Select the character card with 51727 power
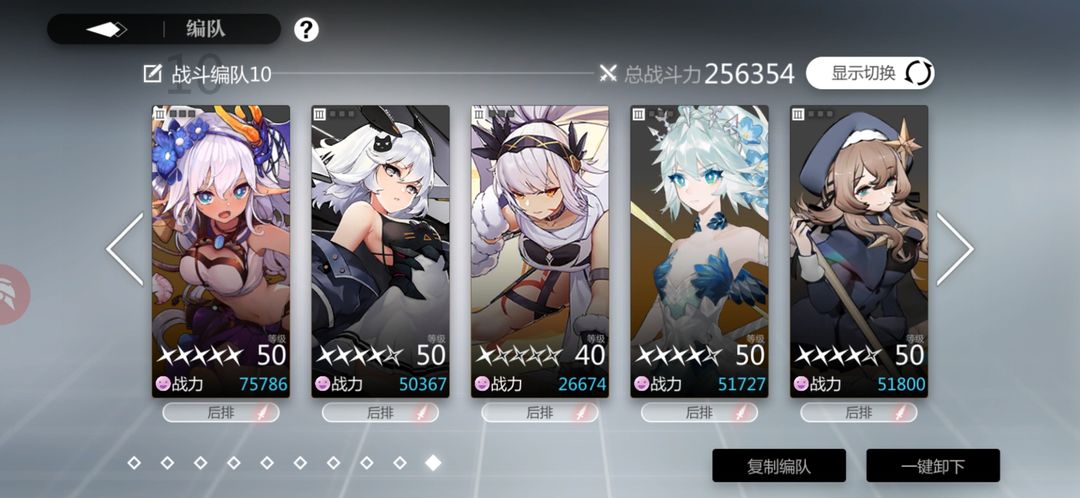Image resolution: width=1080 pixels, height=498 pixels. click(699, 250)
